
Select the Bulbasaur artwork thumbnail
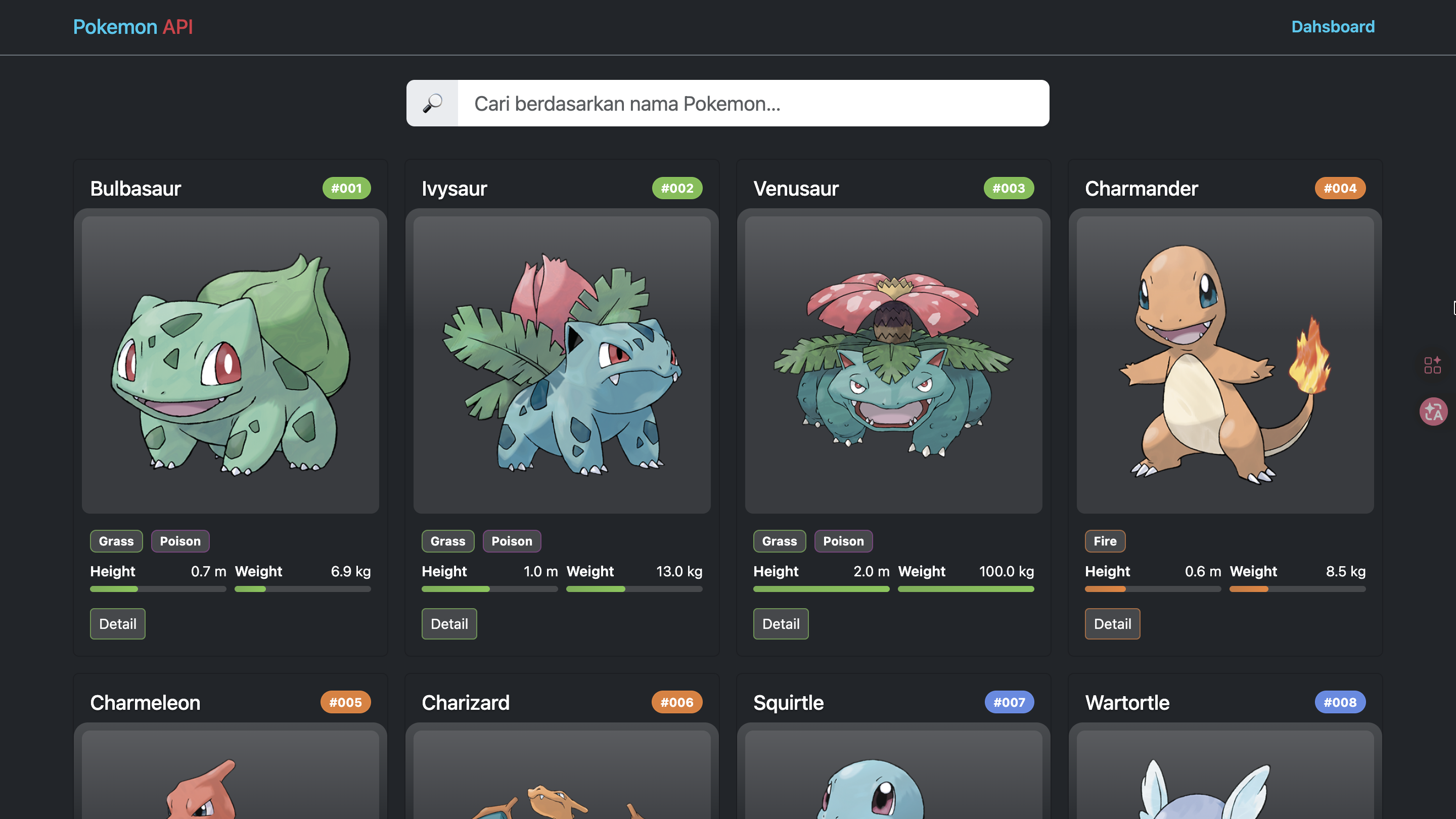[230, 365]
